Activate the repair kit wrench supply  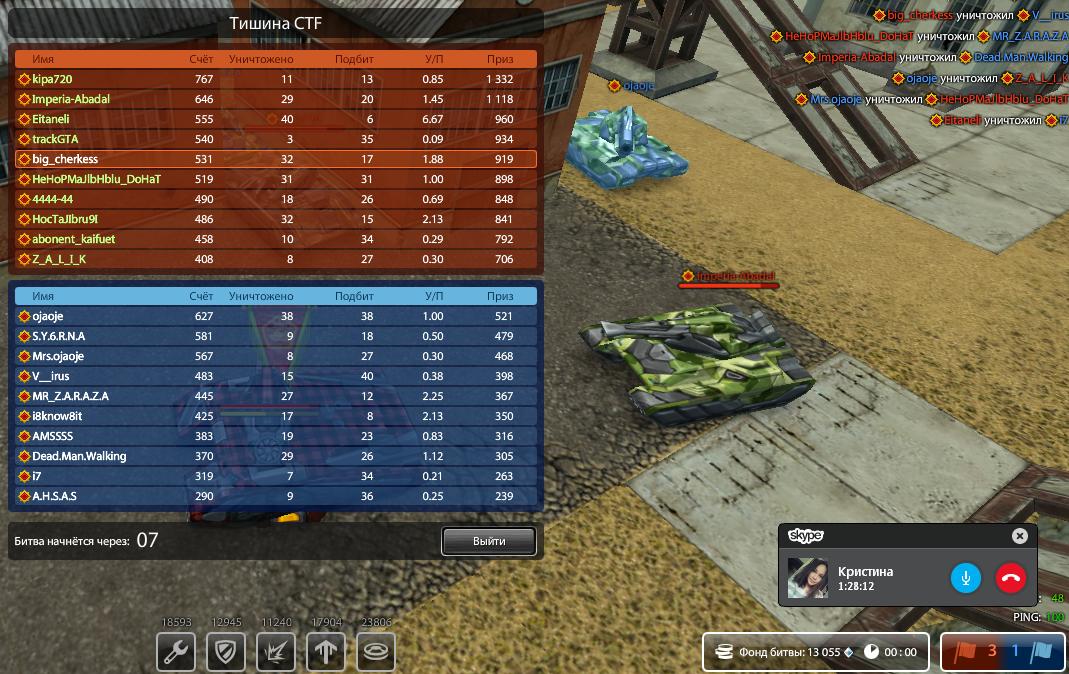point(176,653)
